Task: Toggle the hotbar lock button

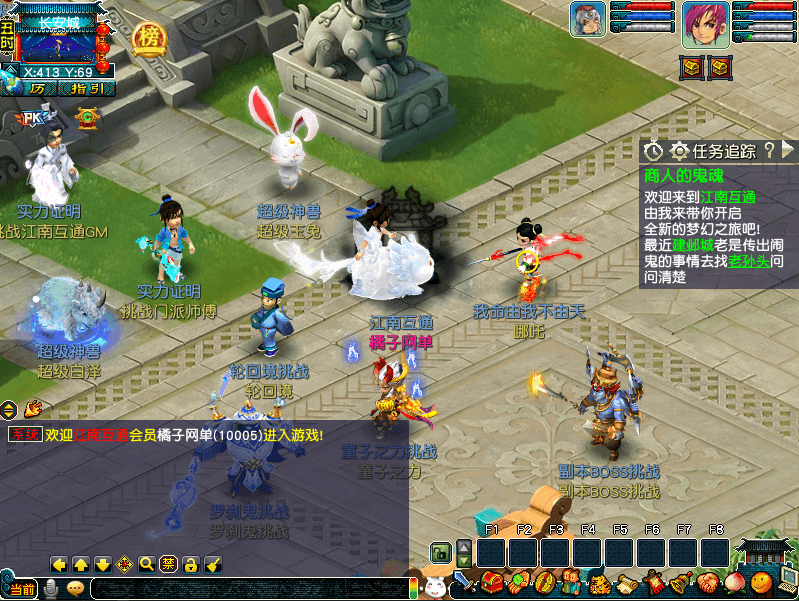Action: [x=439, y=552]
